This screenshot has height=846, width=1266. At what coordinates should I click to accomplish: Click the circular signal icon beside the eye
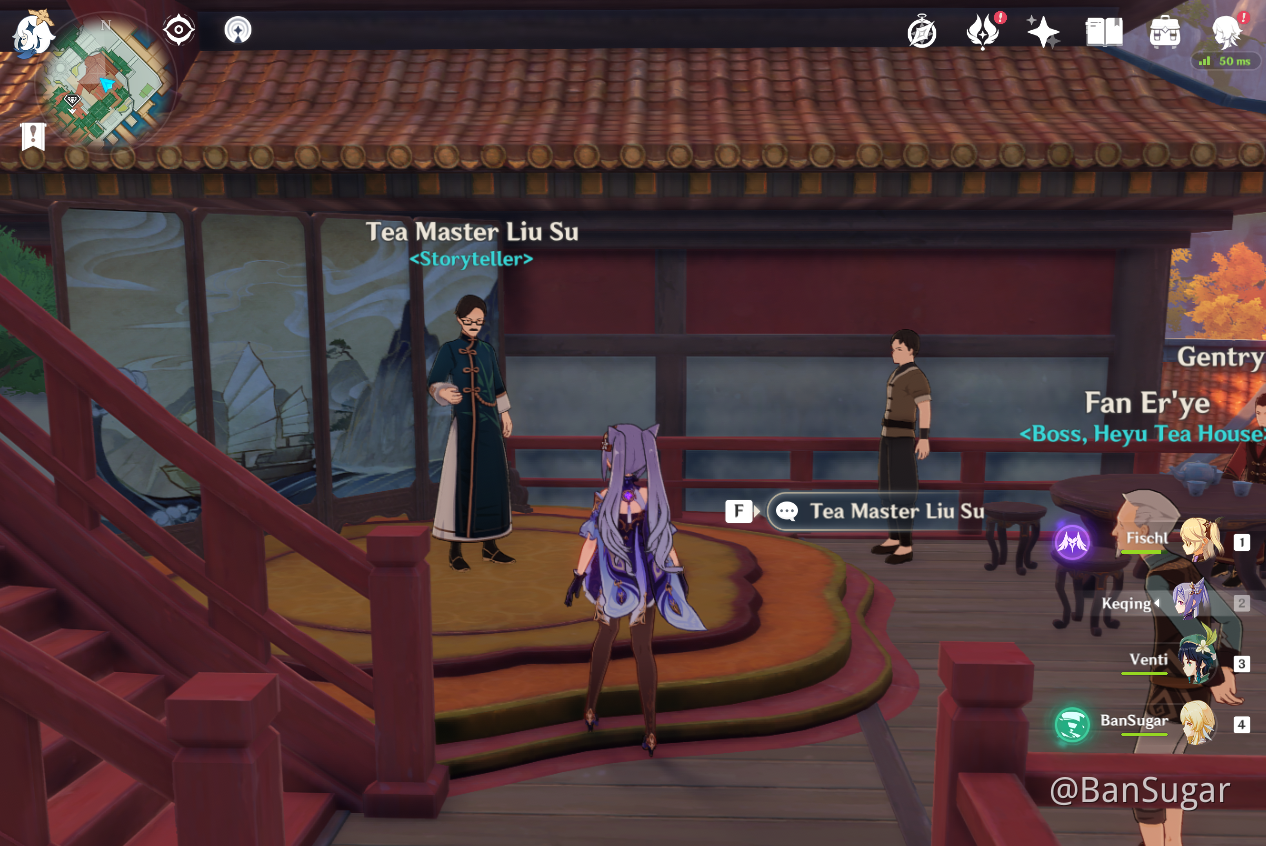pyautogui.click(x=238, y=30)
